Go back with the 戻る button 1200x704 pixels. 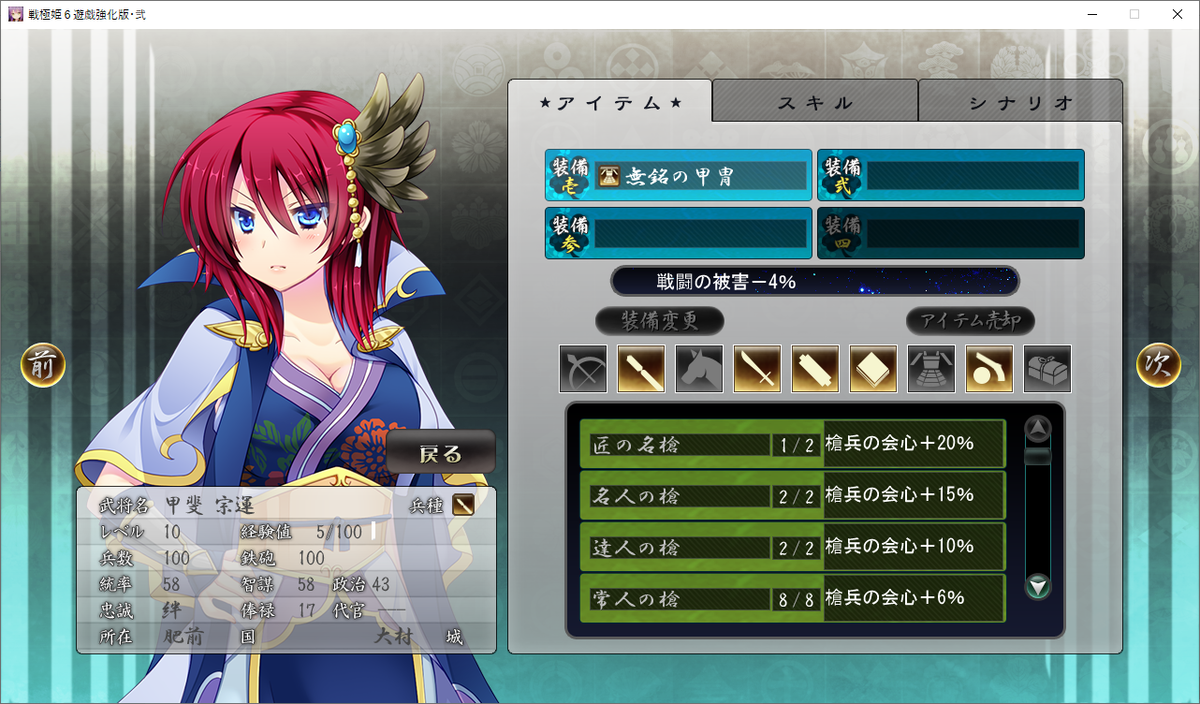click(441, 453)
